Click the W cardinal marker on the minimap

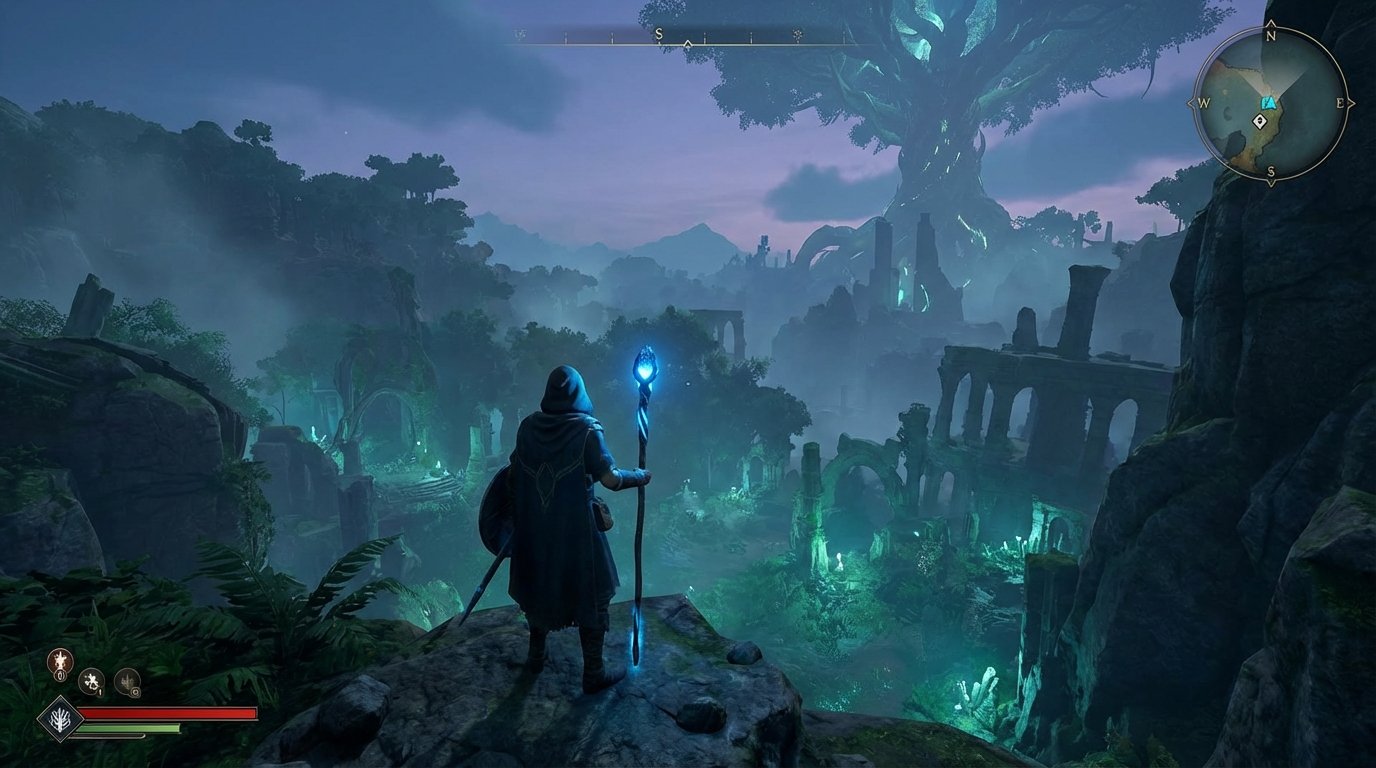pos(1202,103)
